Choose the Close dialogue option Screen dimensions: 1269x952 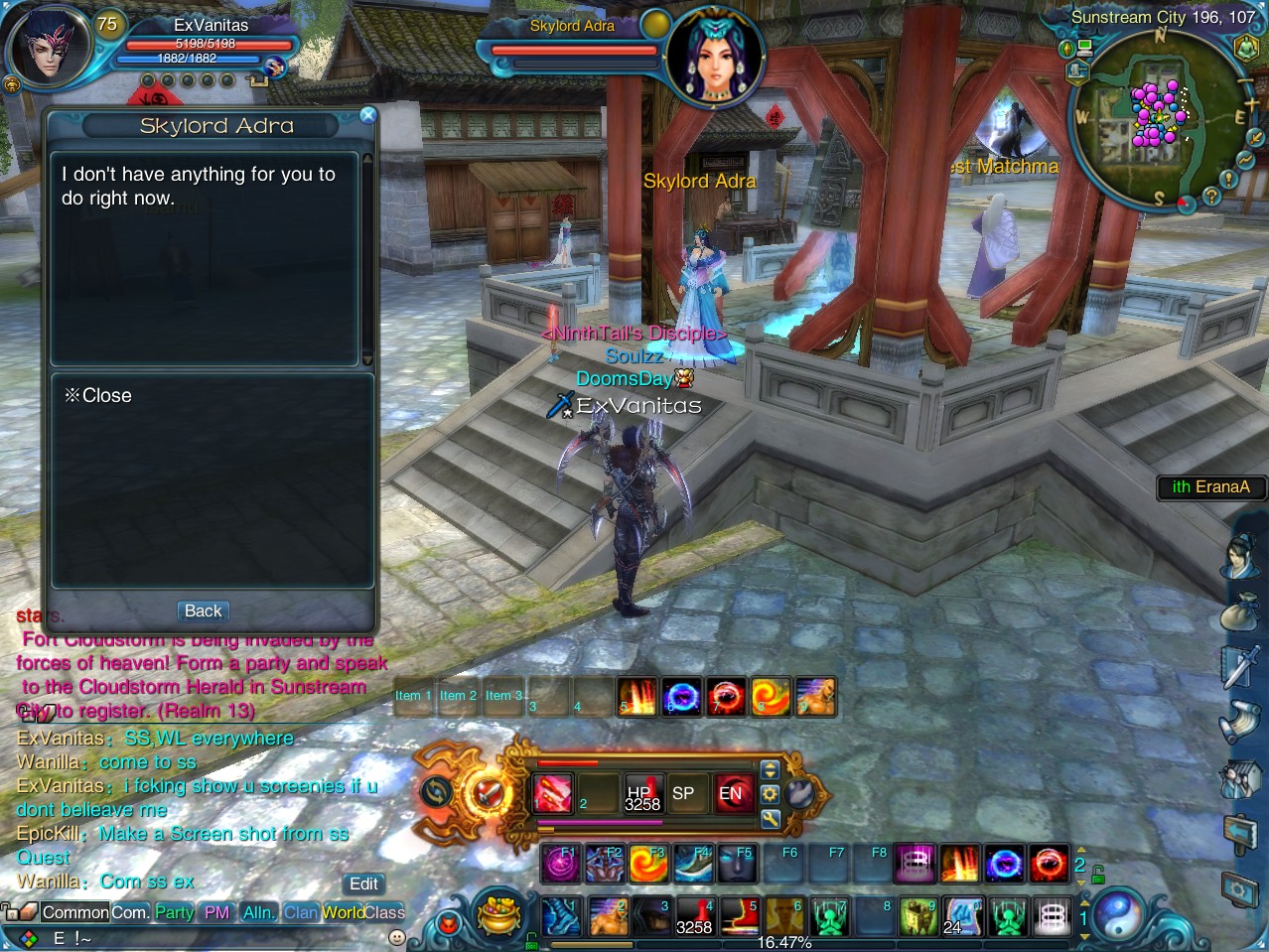[98, 395]
